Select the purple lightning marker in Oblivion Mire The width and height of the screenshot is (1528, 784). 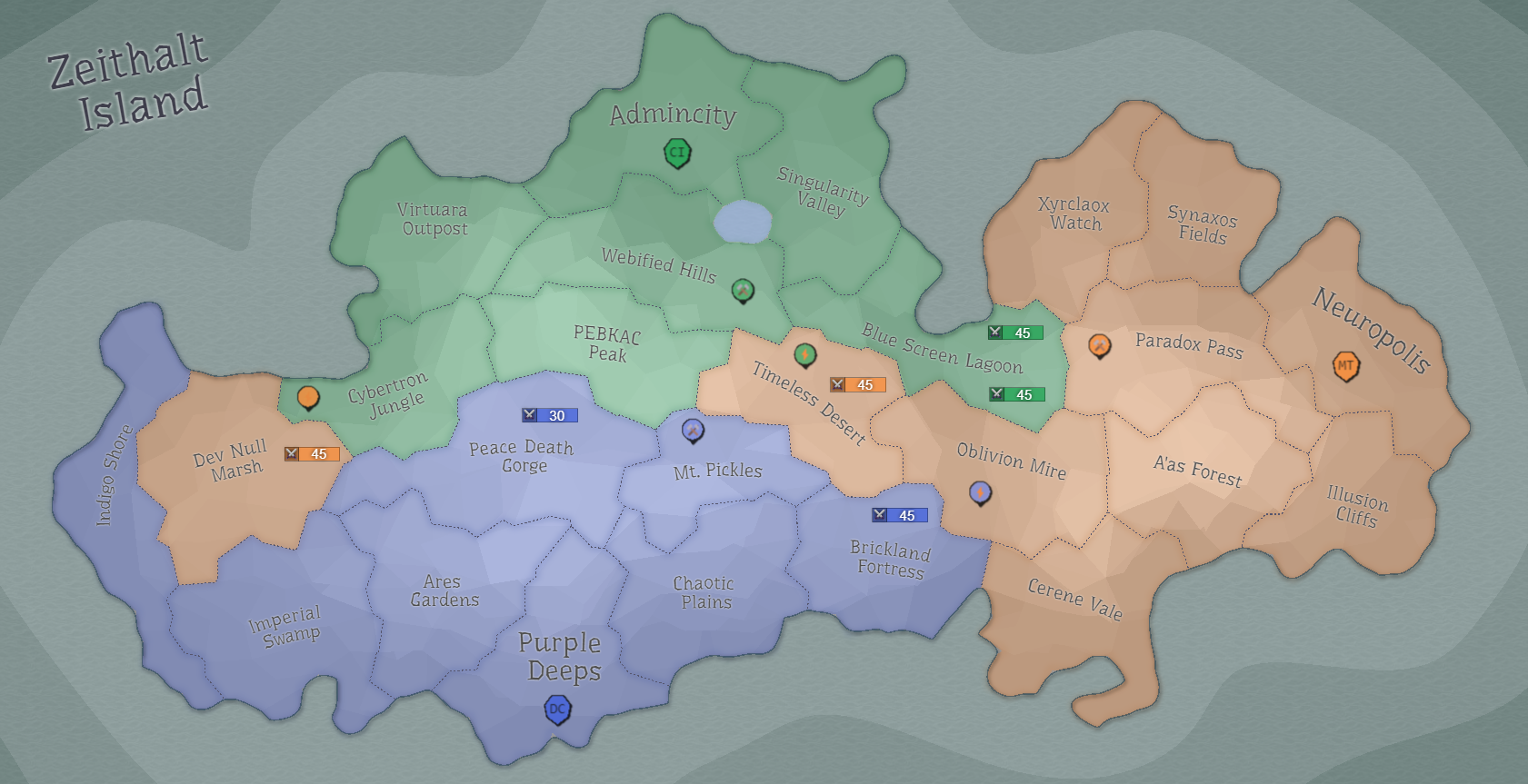pyautogui.click(x=979, y=493)
